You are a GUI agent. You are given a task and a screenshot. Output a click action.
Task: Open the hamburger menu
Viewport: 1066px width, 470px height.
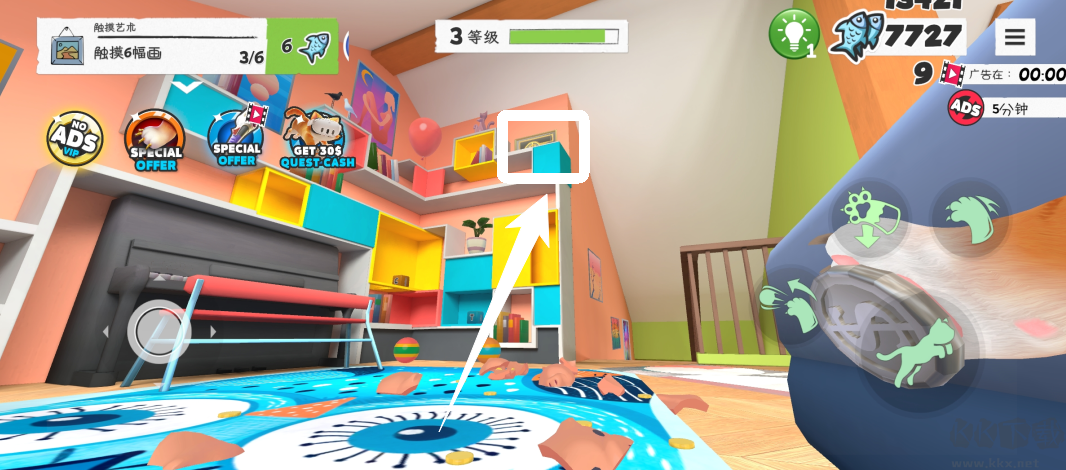pyautogui.click(x=1015, y=38)
